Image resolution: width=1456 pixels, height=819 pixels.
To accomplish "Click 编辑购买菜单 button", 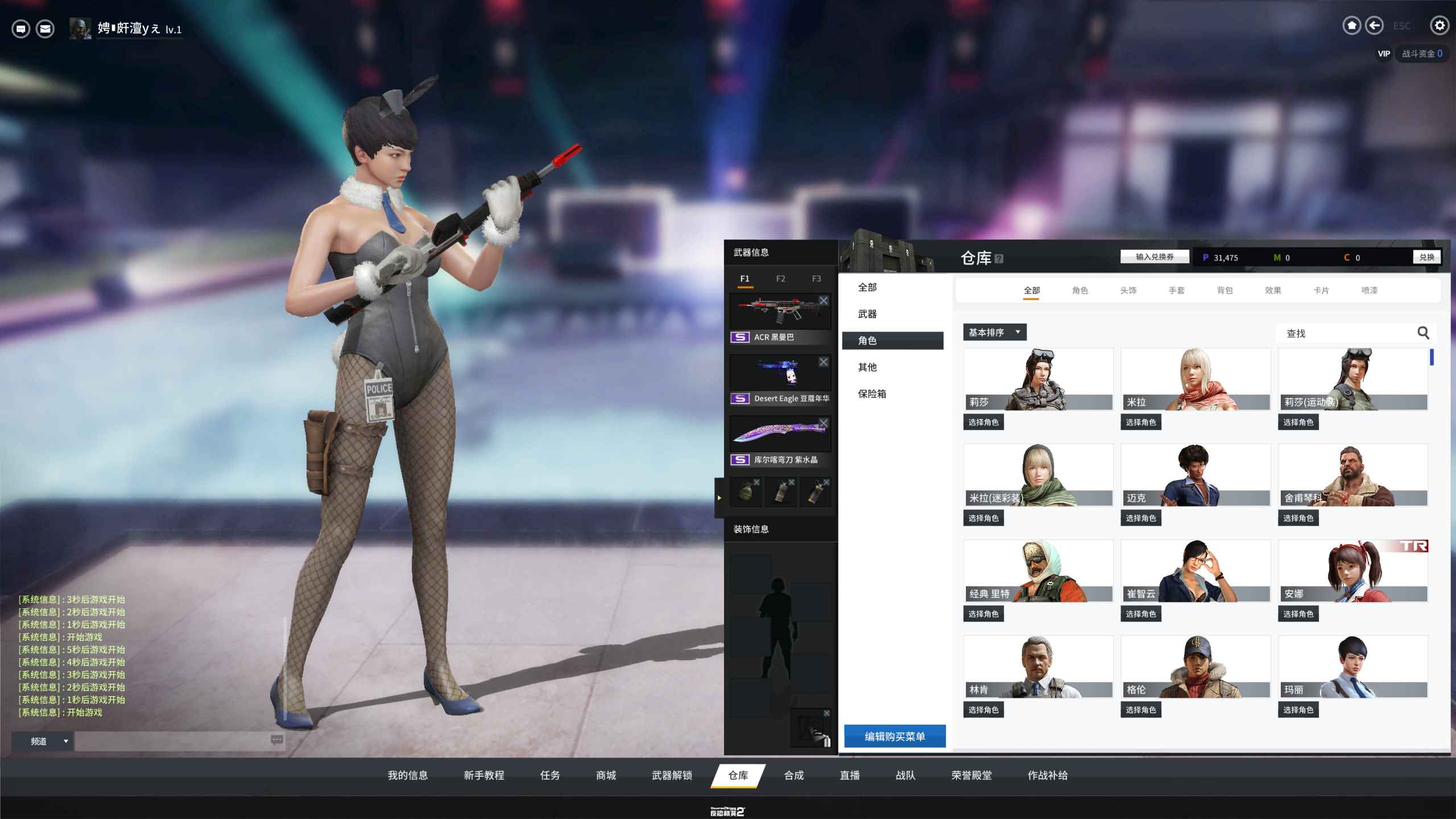I will pyautogui.click(x=895, y=737).
